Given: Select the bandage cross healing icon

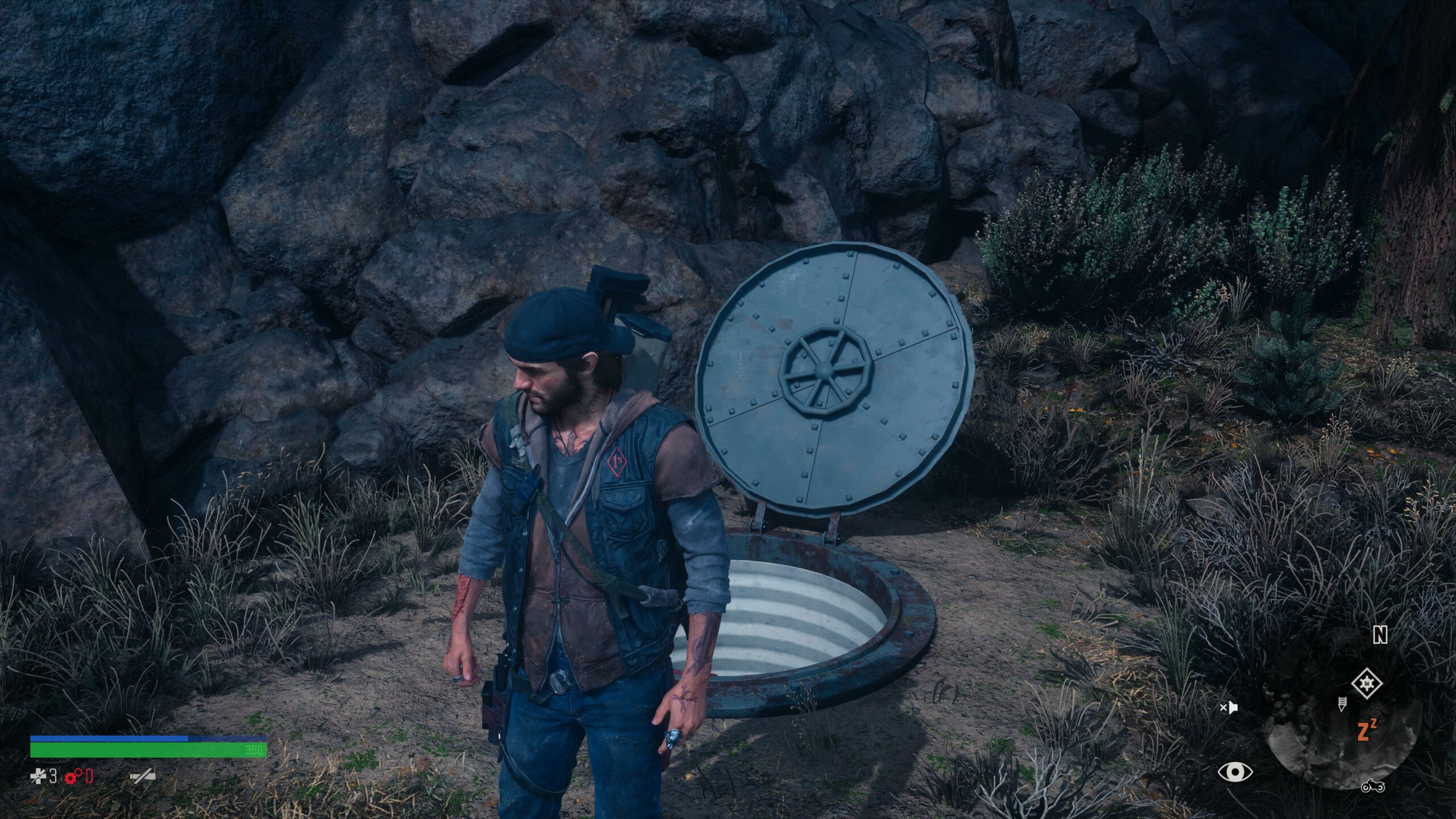Looking at the screenshot, I should click(x=38, y=776).
